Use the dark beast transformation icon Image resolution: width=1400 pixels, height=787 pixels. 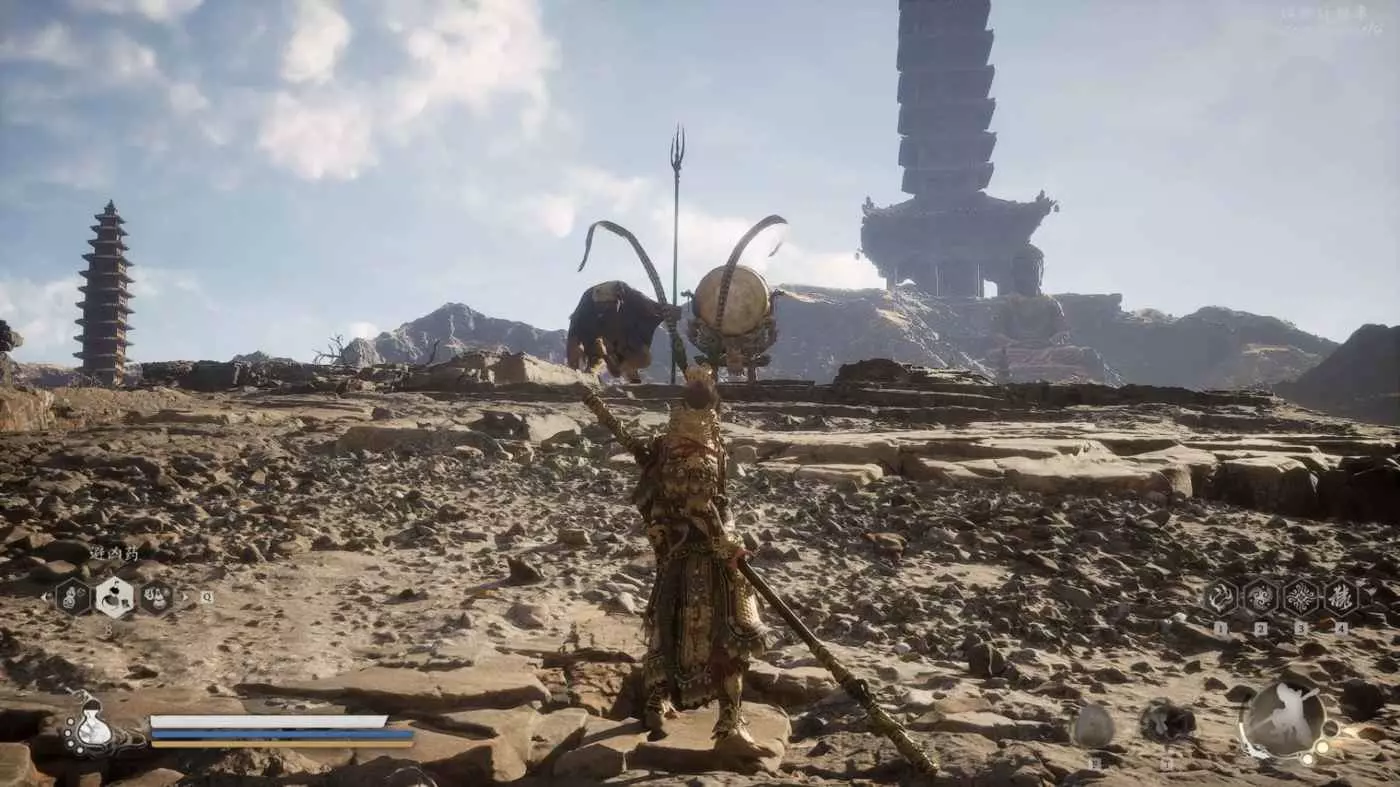coord(1165,722)
